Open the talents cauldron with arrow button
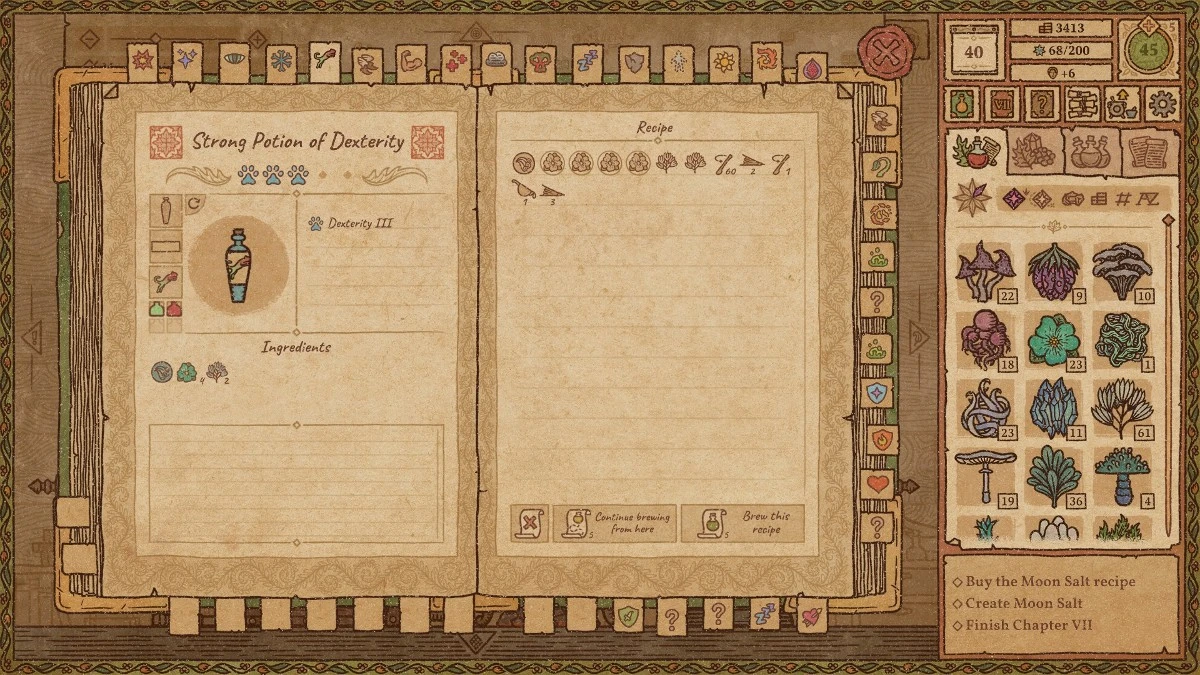Screen dimensions: 1200x675 click(1122, 103)
